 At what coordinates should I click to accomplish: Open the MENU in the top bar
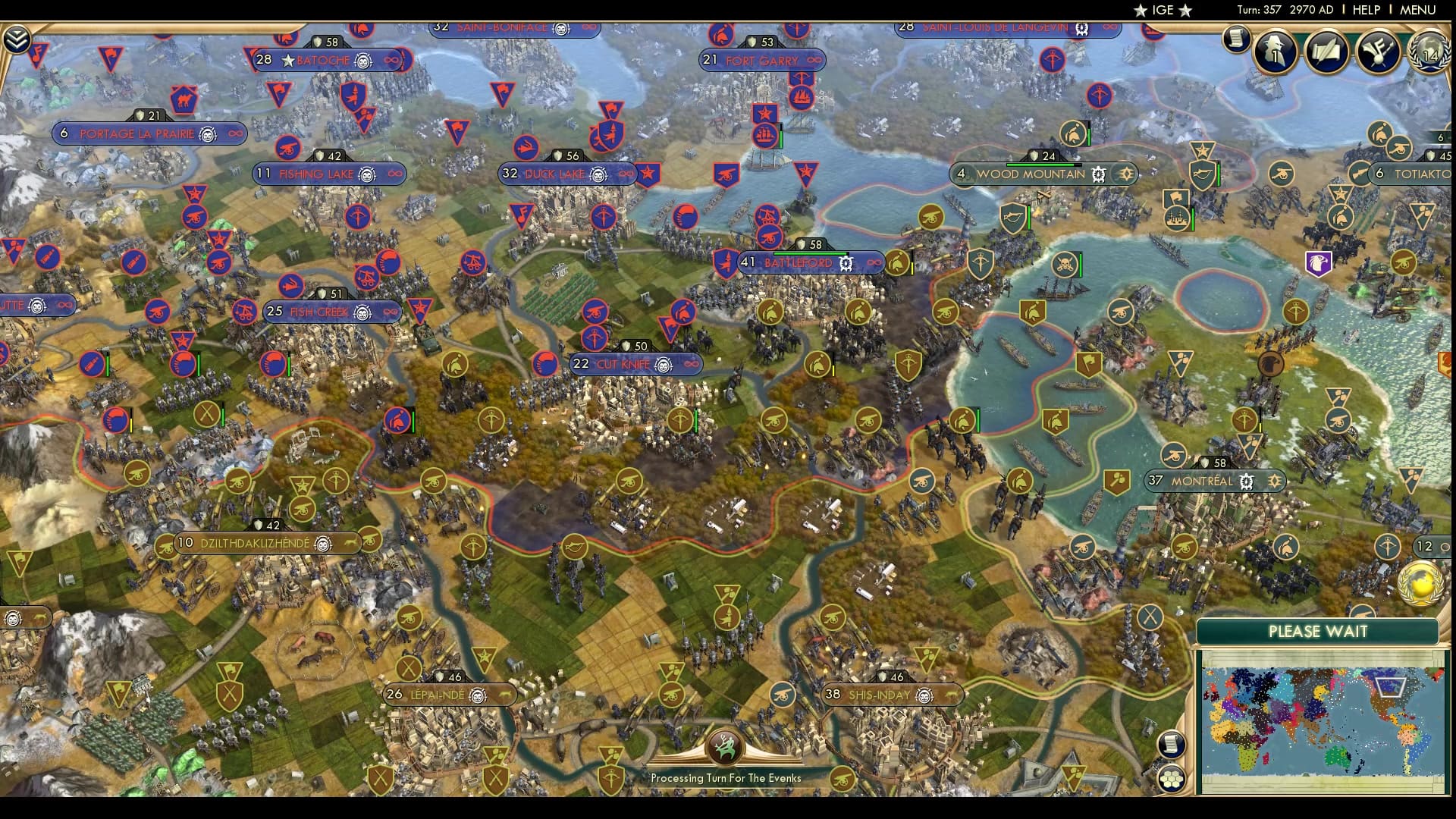1420,10
